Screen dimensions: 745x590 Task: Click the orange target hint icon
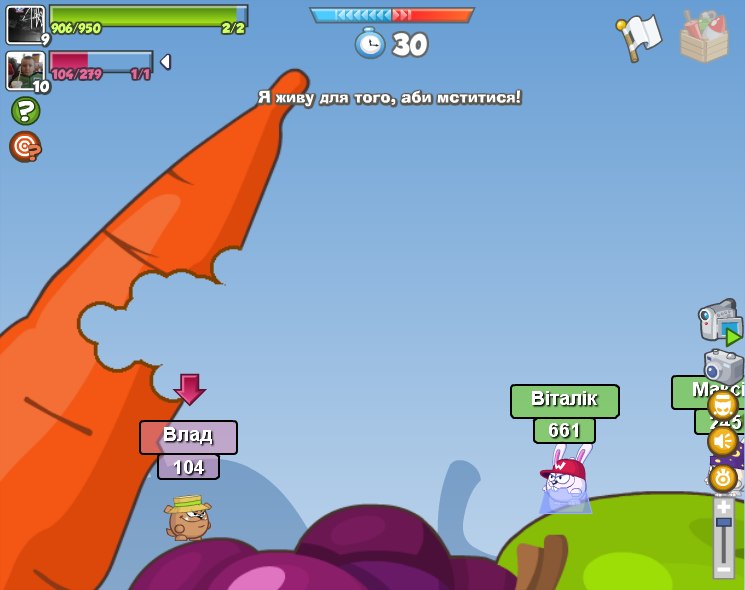(x=25, y=146)
